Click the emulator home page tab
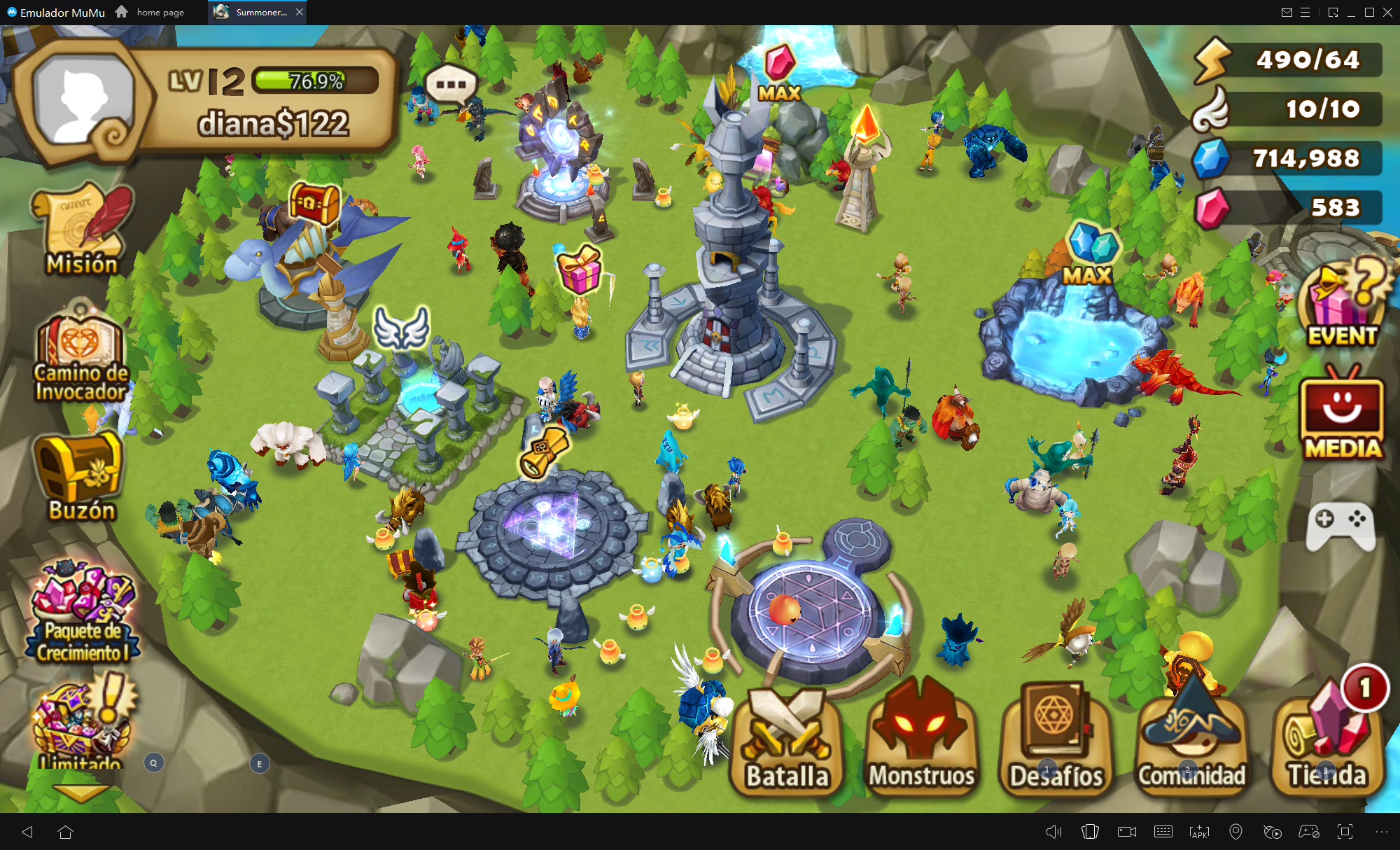Screen dimensions: 1400x850 pos(151,12)
